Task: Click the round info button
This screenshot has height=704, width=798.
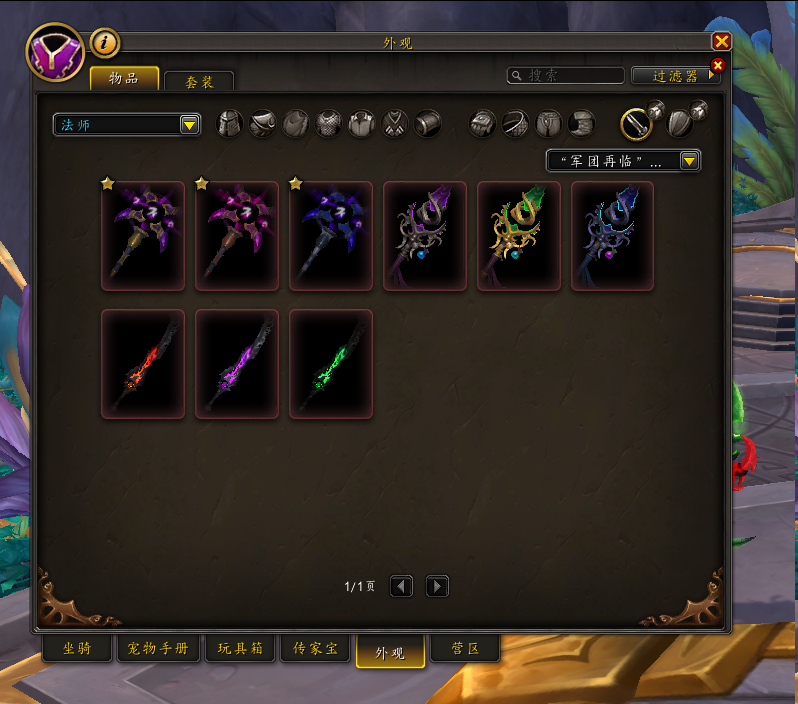Action: pyautogui.click(x=105, y=42)
